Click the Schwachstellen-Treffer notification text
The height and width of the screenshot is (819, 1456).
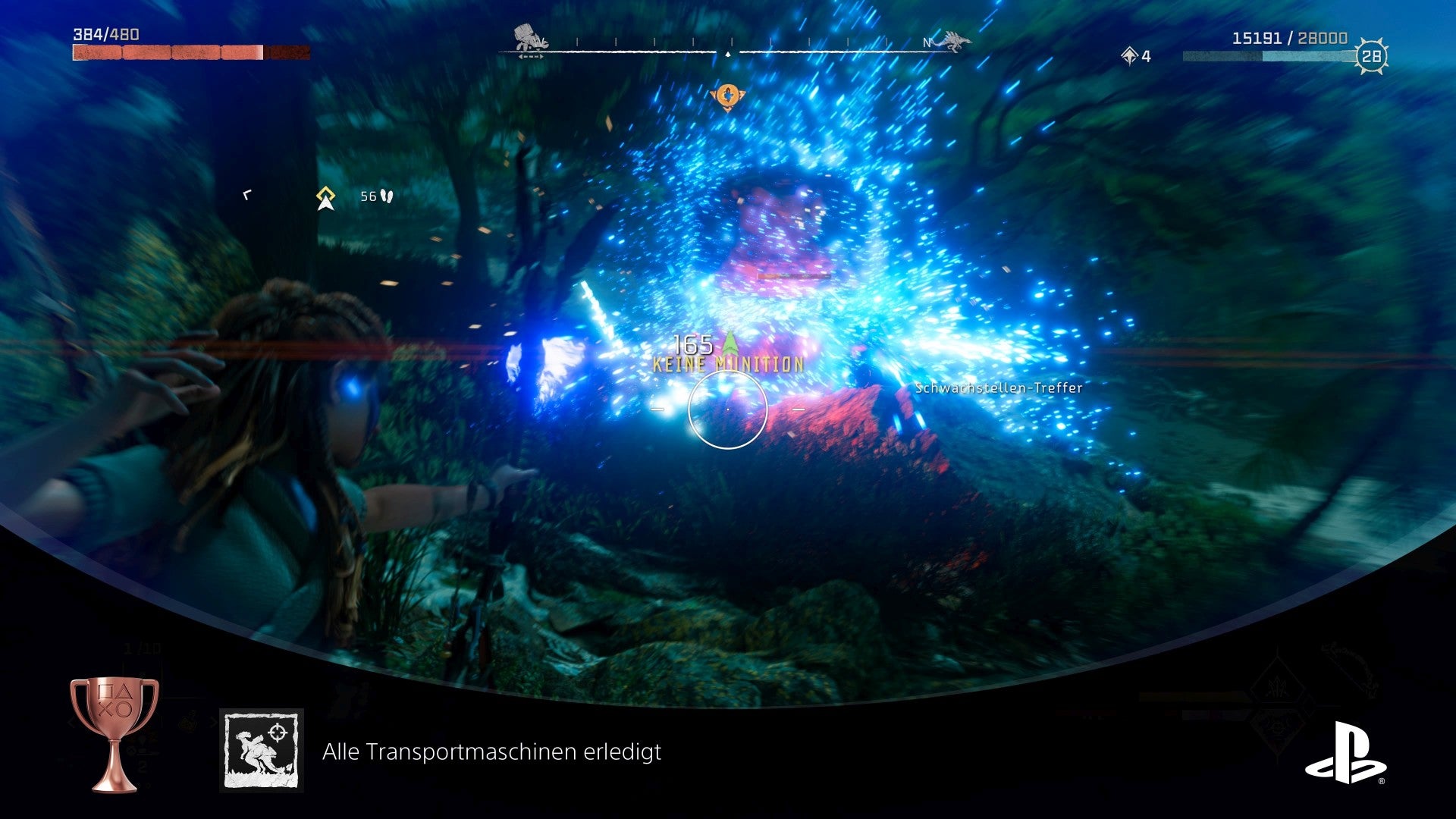tap(998, 388)
